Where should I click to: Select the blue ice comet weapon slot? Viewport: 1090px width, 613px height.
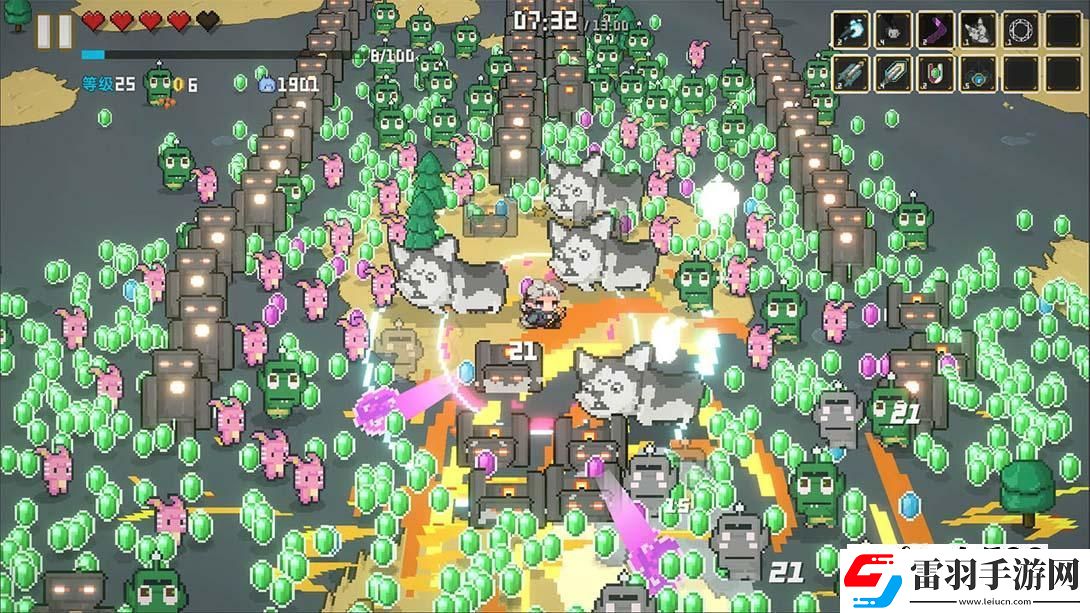pyautogui.click(x=851, y=30)
